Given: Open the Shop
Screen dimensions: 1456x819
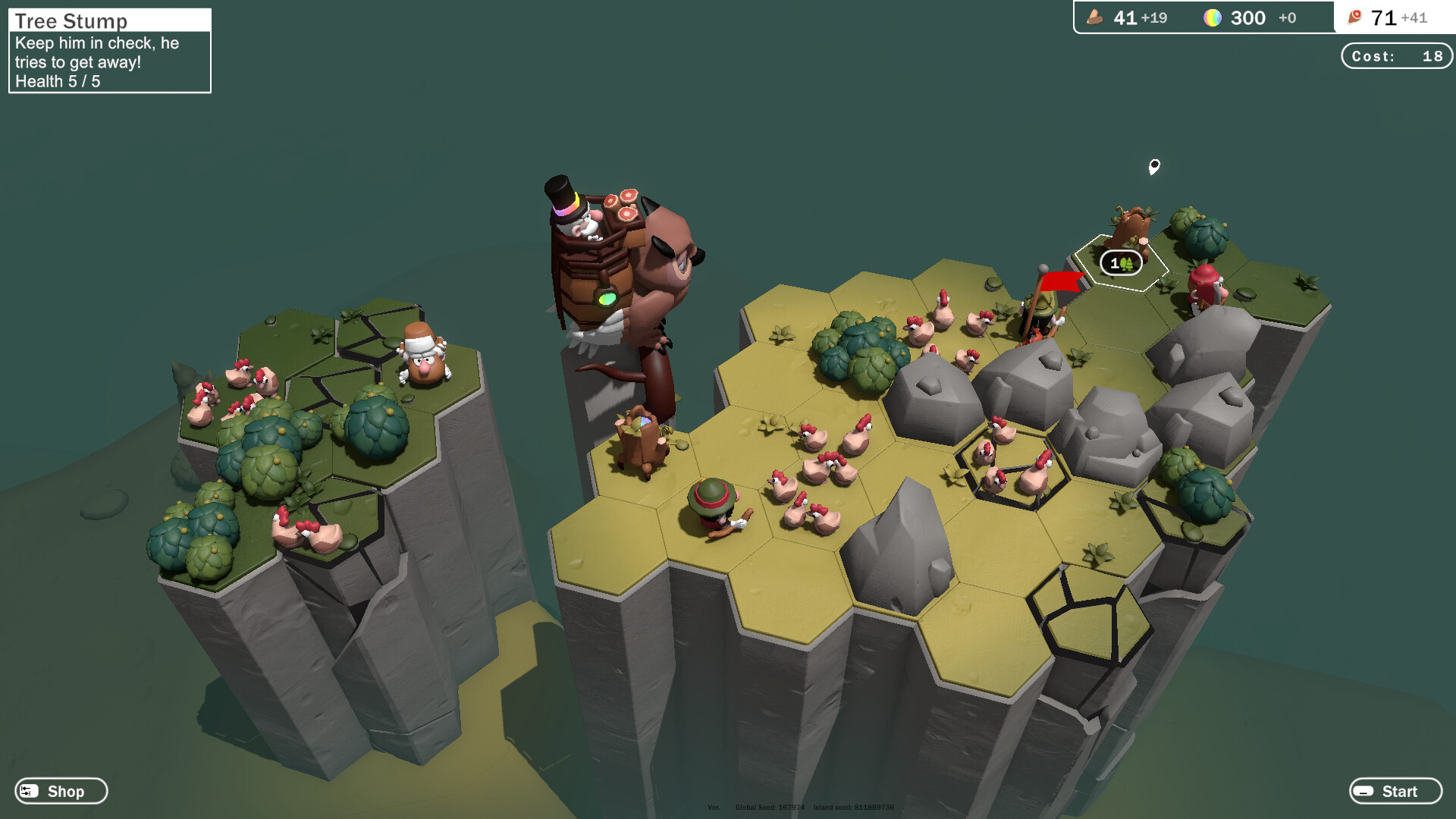Looking at the screenshot, I should point(61,791).
